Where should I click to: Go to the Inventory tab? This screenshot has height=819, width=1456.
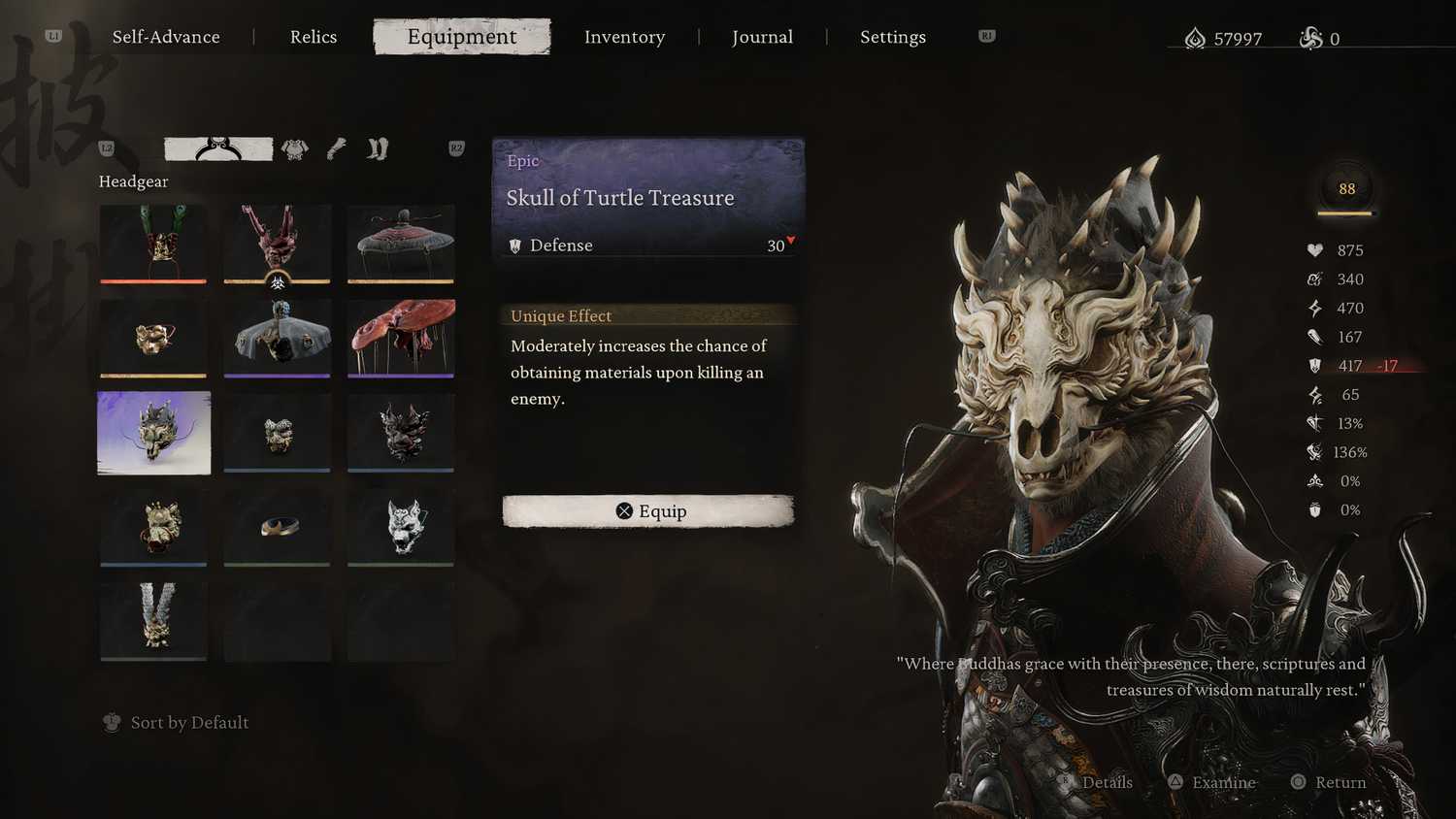coord(624,37)
